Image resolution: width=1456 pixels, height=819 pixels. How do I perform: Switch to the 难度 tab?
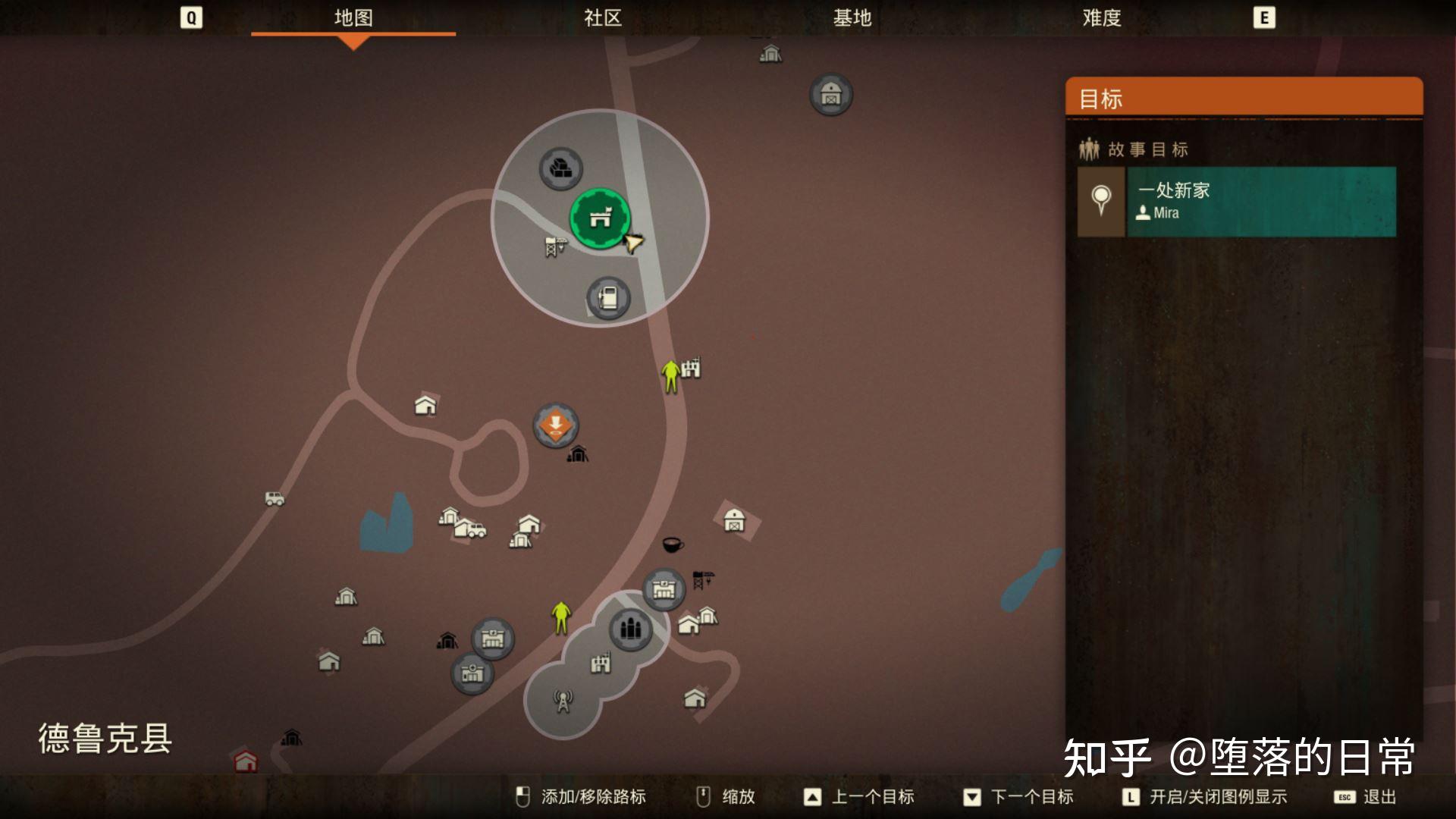[1101, 19]
